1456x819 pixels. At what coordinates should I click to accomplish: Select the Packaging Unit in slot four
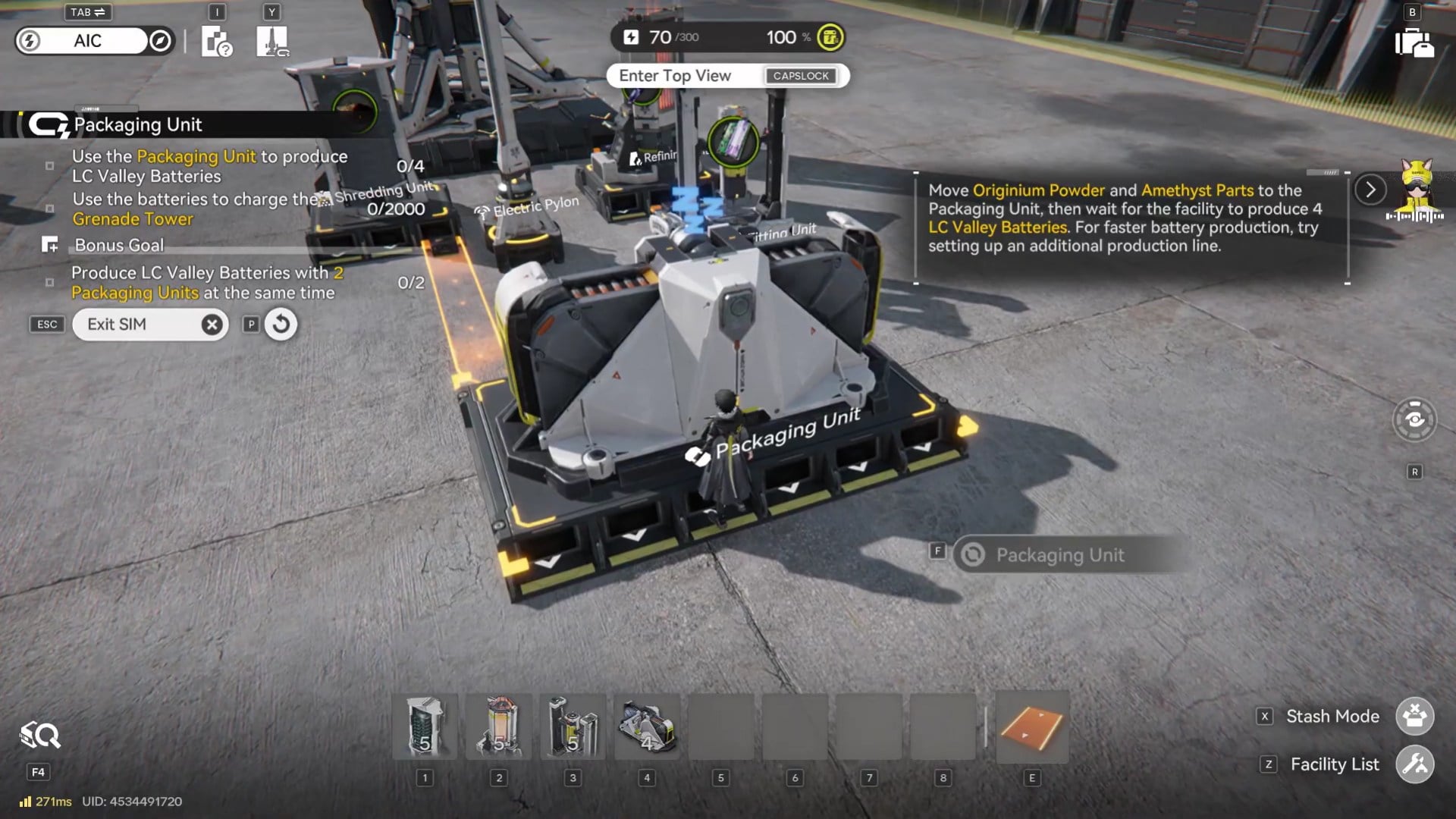[x=647, y=726]
